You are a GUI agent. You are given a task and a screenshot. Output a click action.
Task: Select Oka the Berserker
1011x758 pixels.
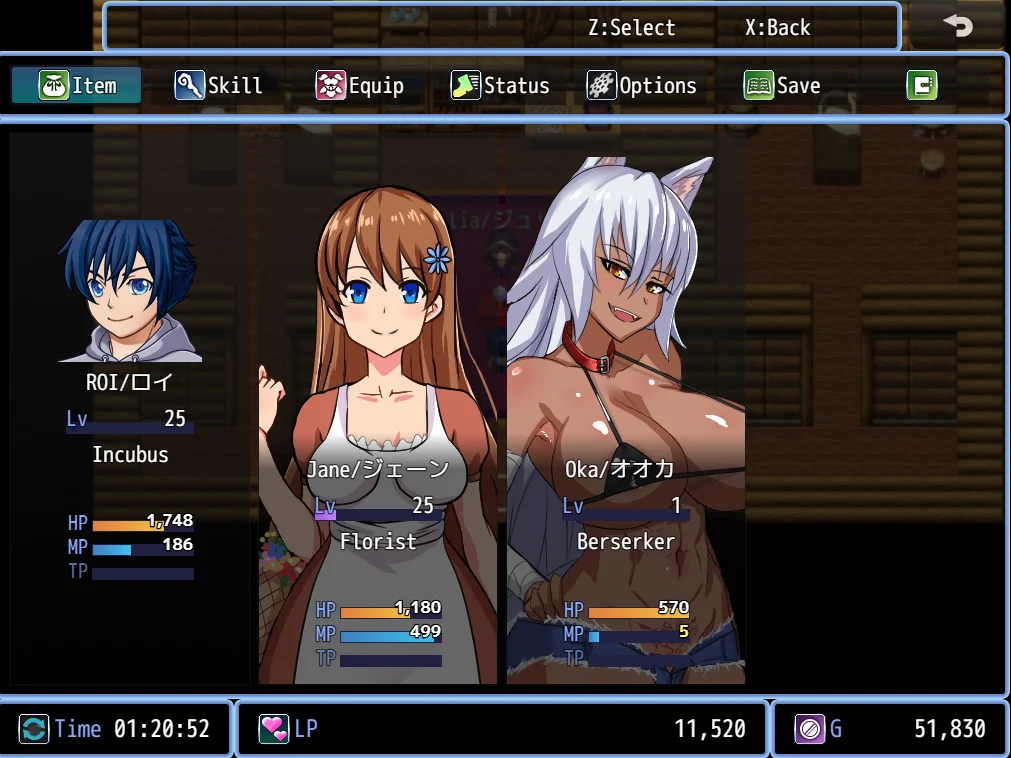pyautogui.click(x=626, y=430)
